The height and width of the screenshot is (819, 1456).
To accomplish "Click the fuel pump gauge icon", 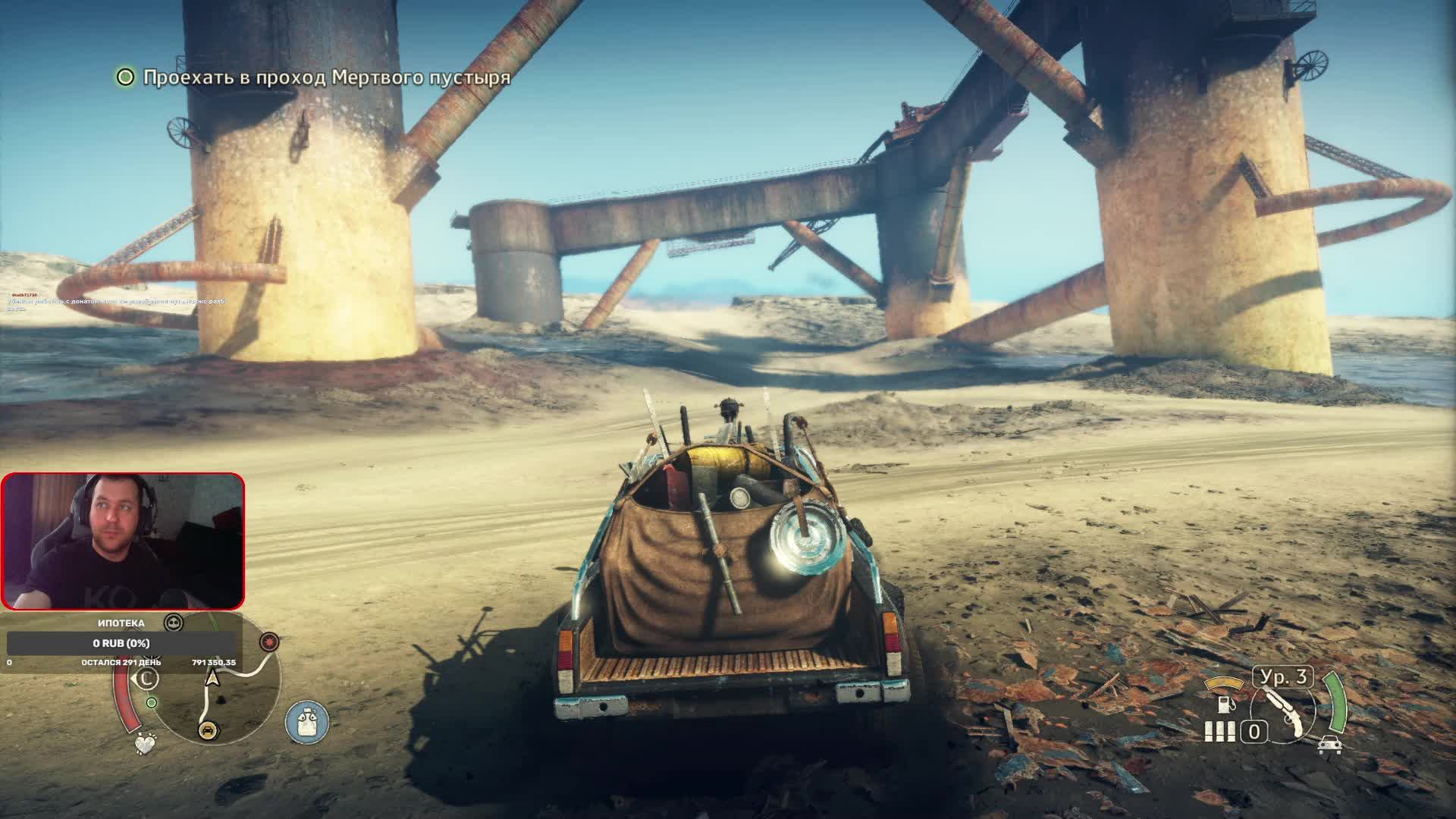I will click(1222, 704).
